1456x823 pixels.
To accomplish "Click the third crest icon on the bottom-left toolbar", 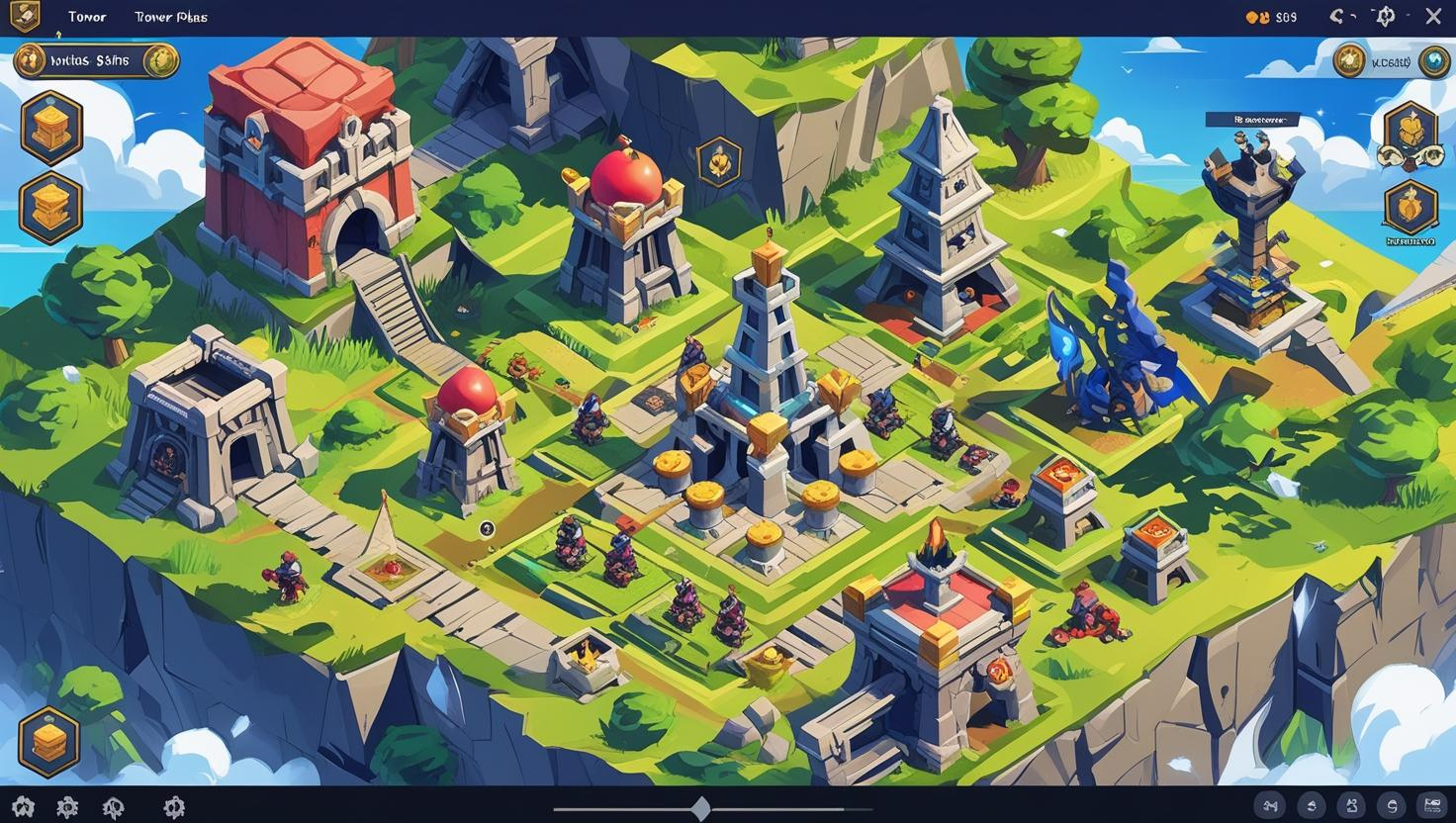I will [114, 806].
